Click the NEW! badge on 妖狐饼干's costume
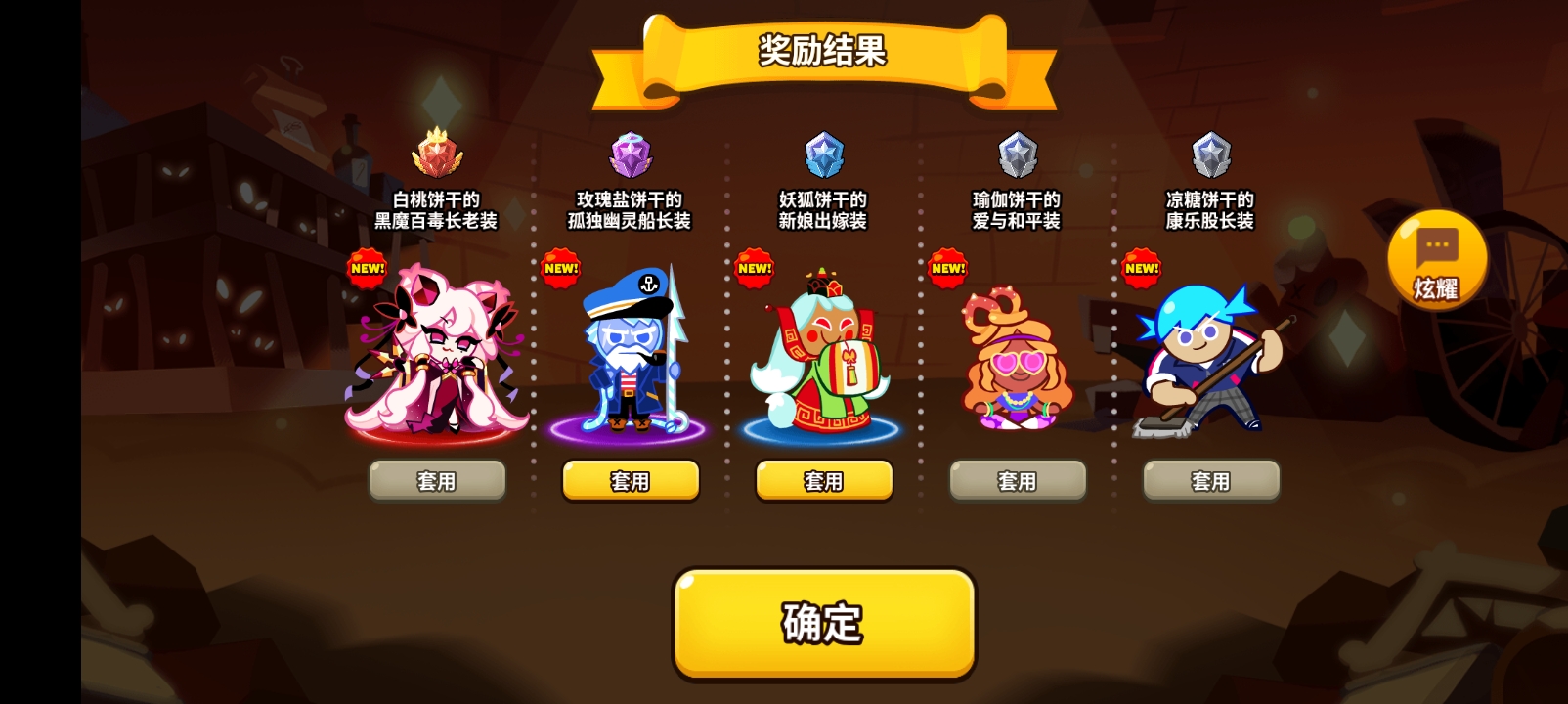The width and height of the screenshot is (1568, 704). 754,266
